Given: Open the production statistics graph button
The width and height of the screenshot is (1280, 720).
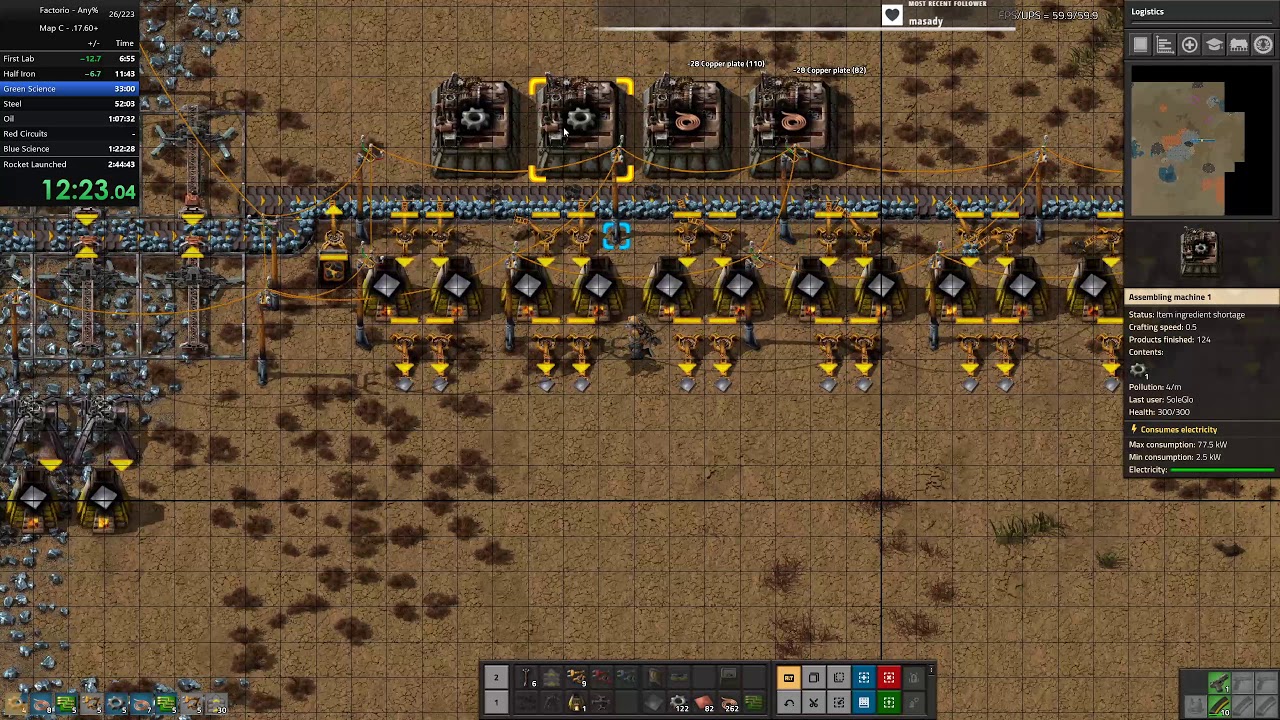Looking at the screenshot, I should pyautogui.click(x=1165, y=45).
